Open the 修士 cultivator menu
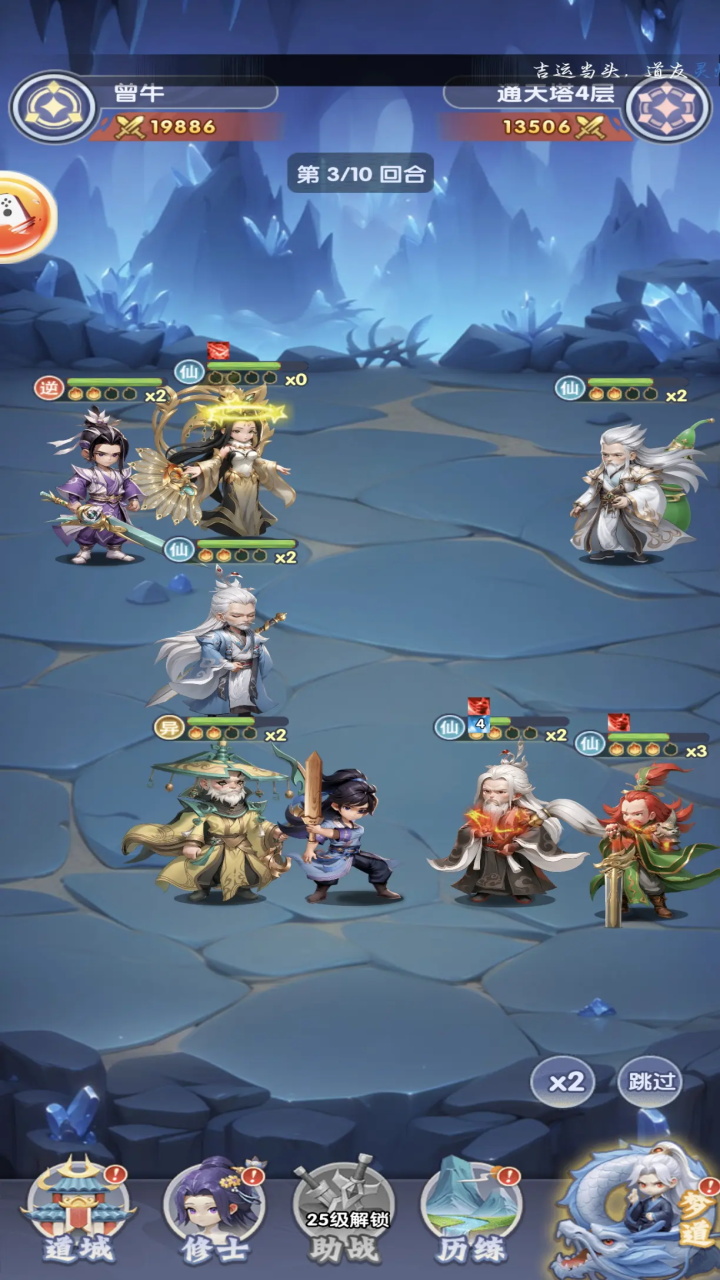The image size is (720, 1280). point(213,1214)
